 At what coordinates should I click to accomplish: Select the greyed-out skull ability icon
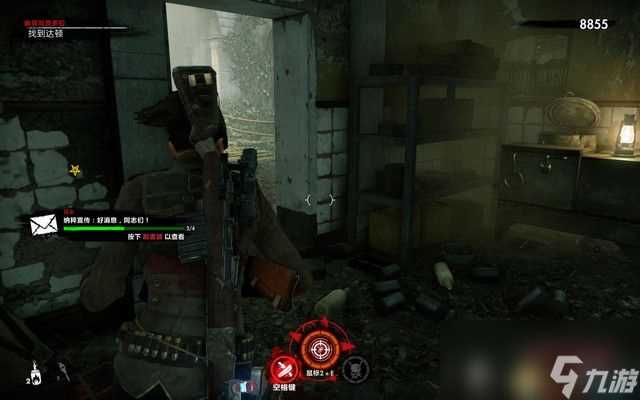coord(355,367)
